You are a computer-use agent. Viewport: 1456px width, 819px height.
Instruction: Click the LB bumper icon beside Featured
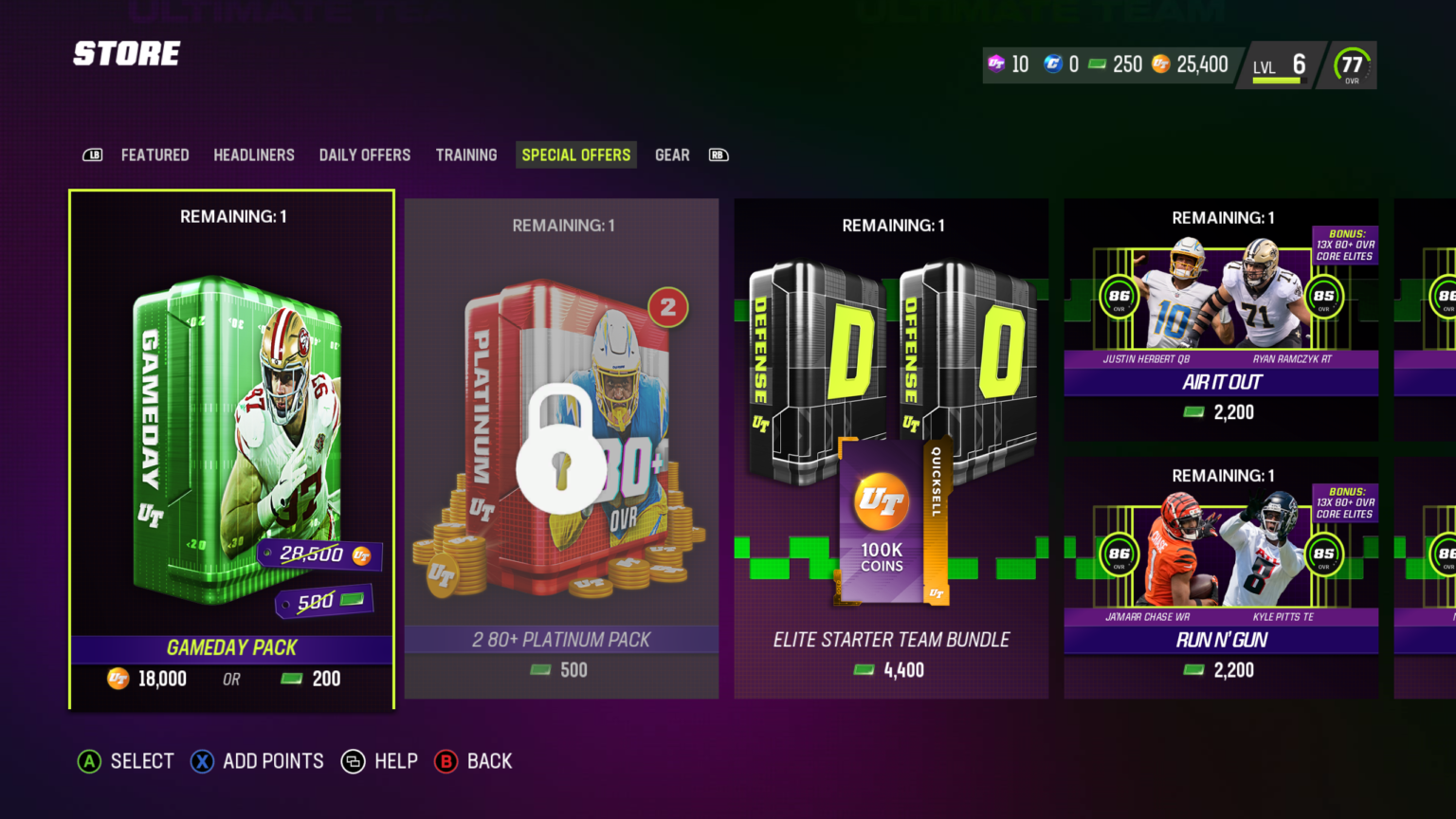coord(92,154)
